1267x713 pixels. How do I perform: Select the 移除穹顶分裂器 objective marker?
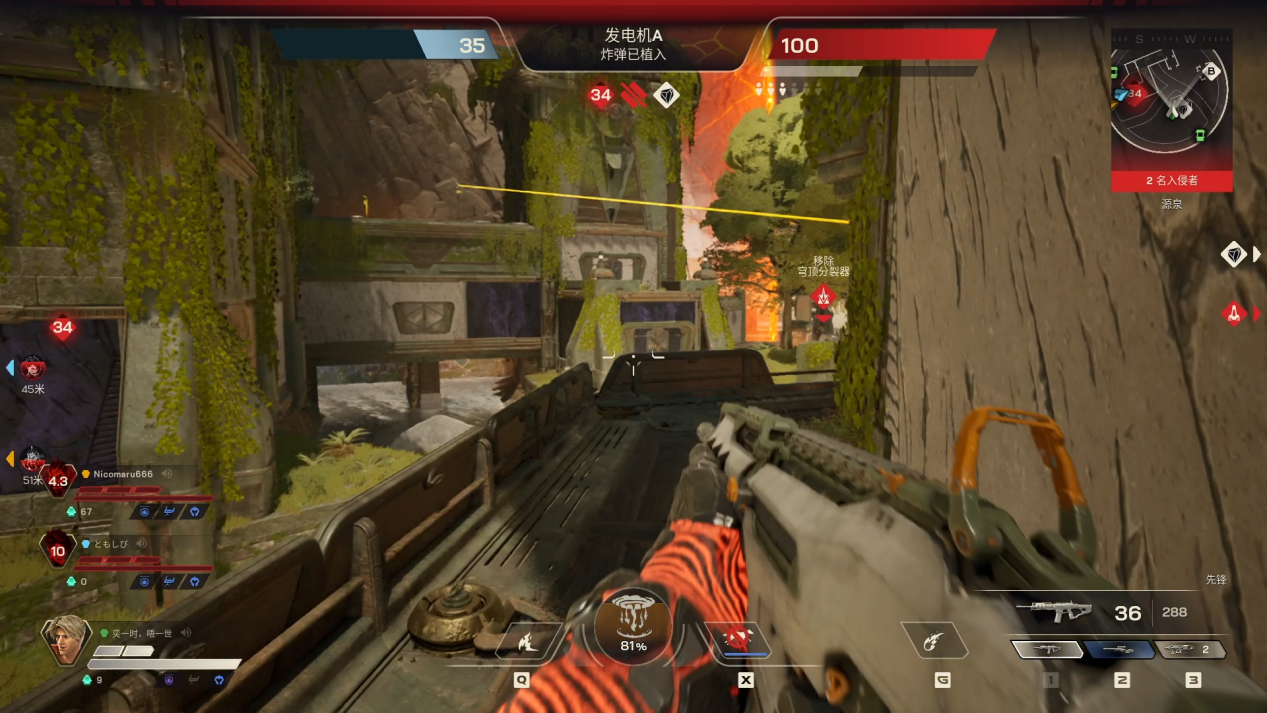(x=823, y=296)
